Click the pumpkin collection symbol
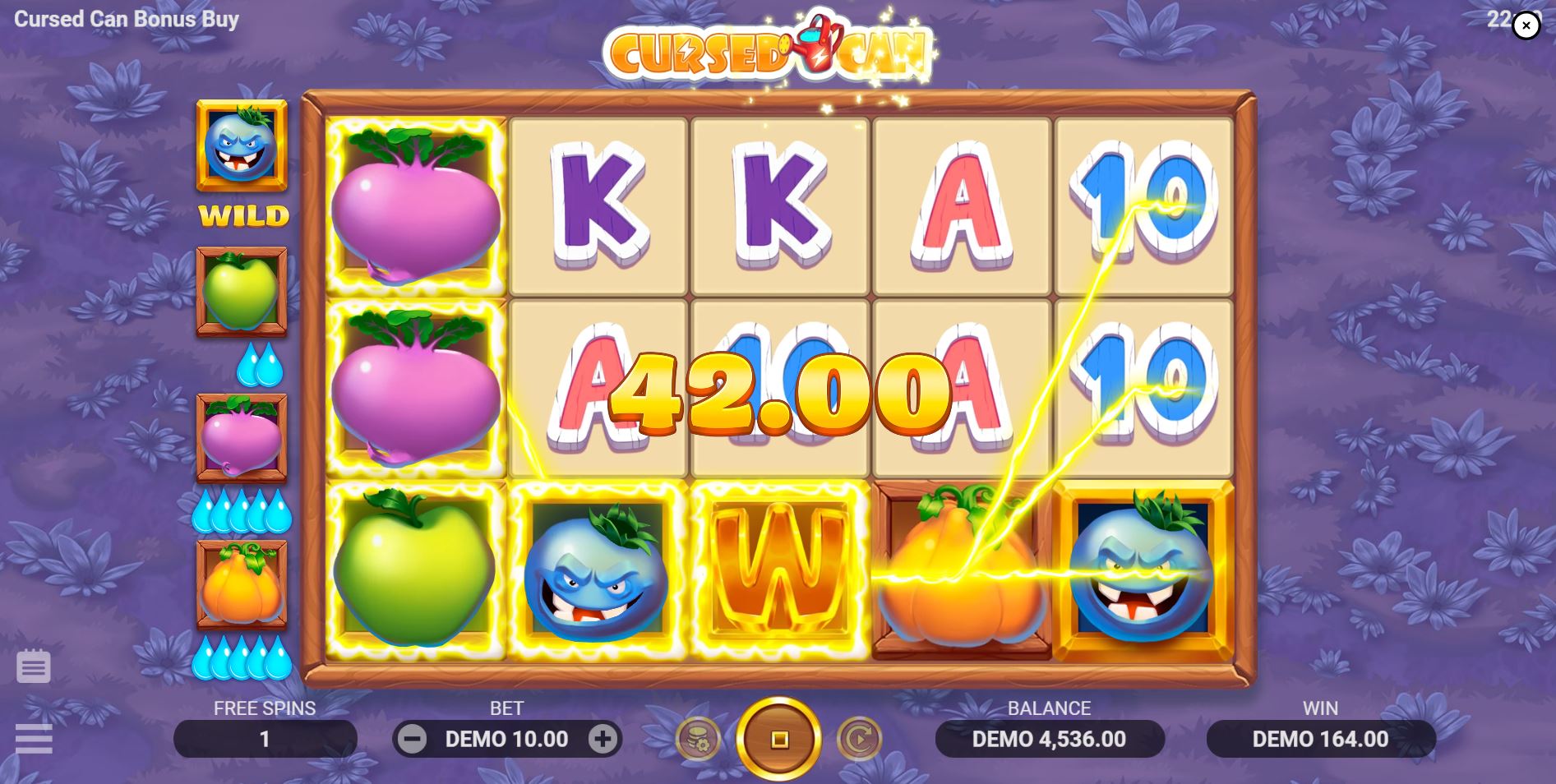Screen dimensions: 1556x784 [x=242, y=583]
